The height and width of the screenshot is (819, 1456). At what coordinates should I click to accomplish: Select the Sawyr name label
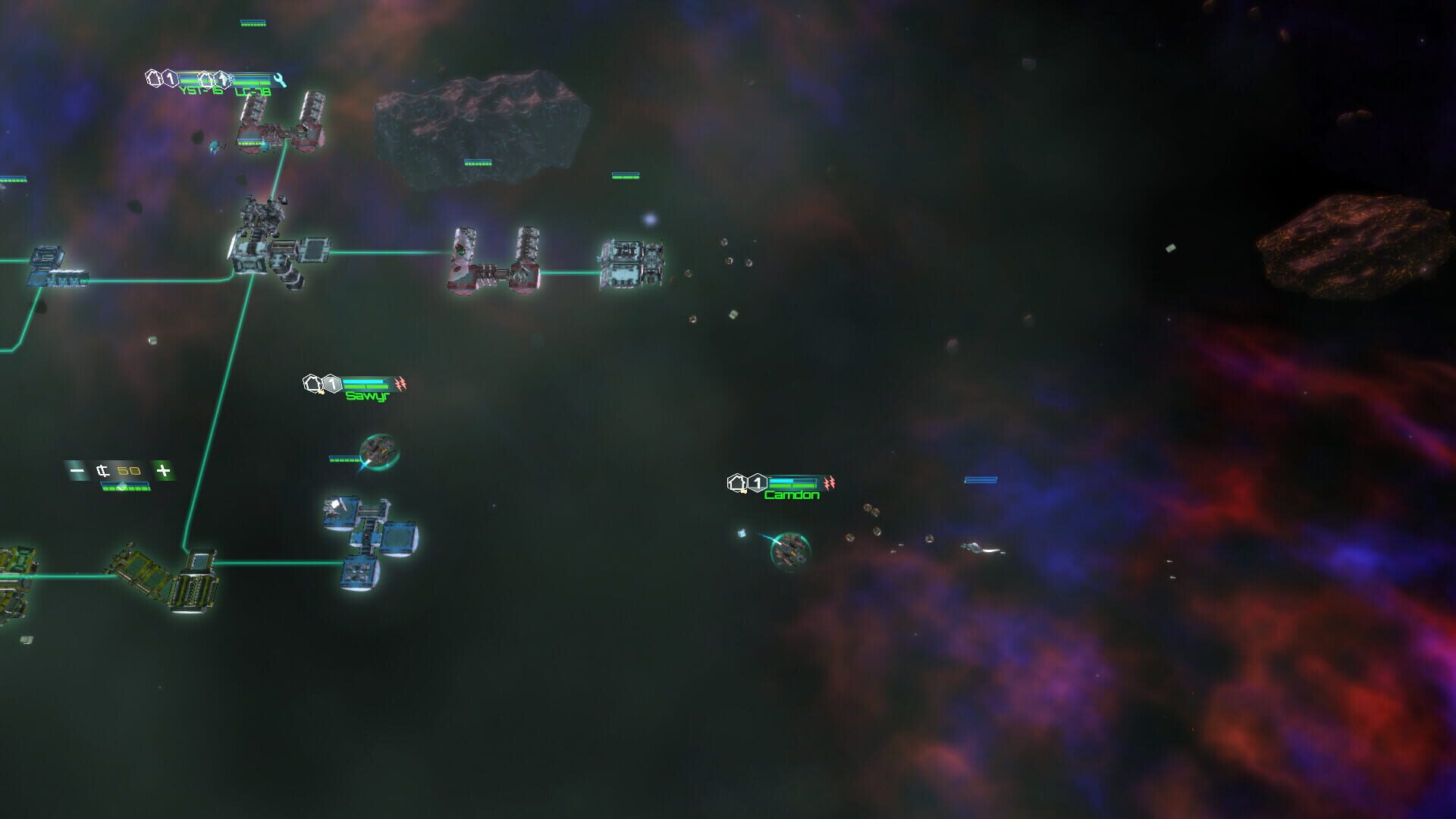[x=366, y=395]
